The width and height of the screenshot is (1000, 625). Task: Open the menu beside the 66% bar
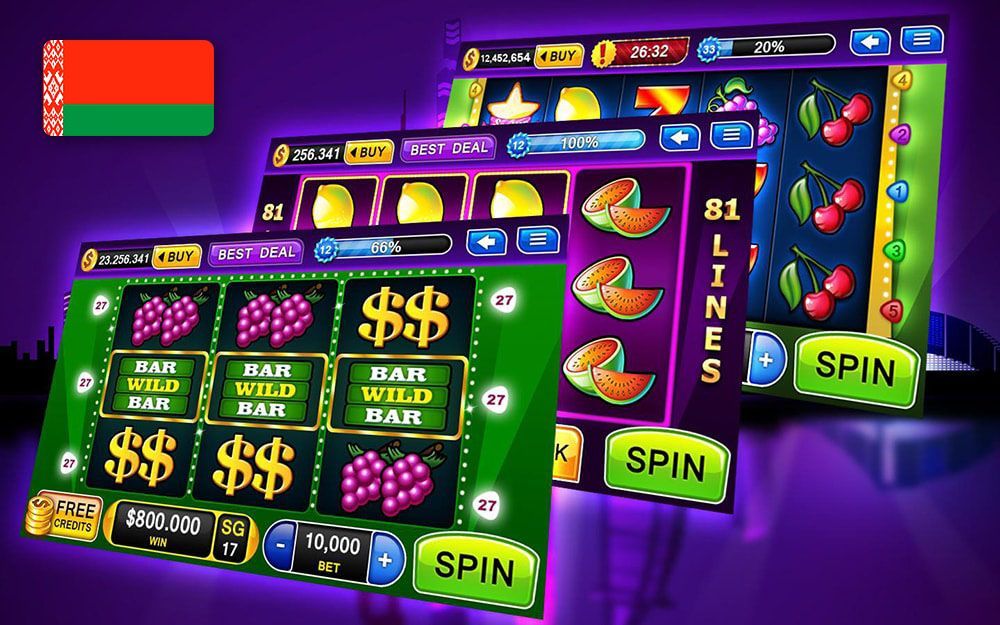pos(538,239)
